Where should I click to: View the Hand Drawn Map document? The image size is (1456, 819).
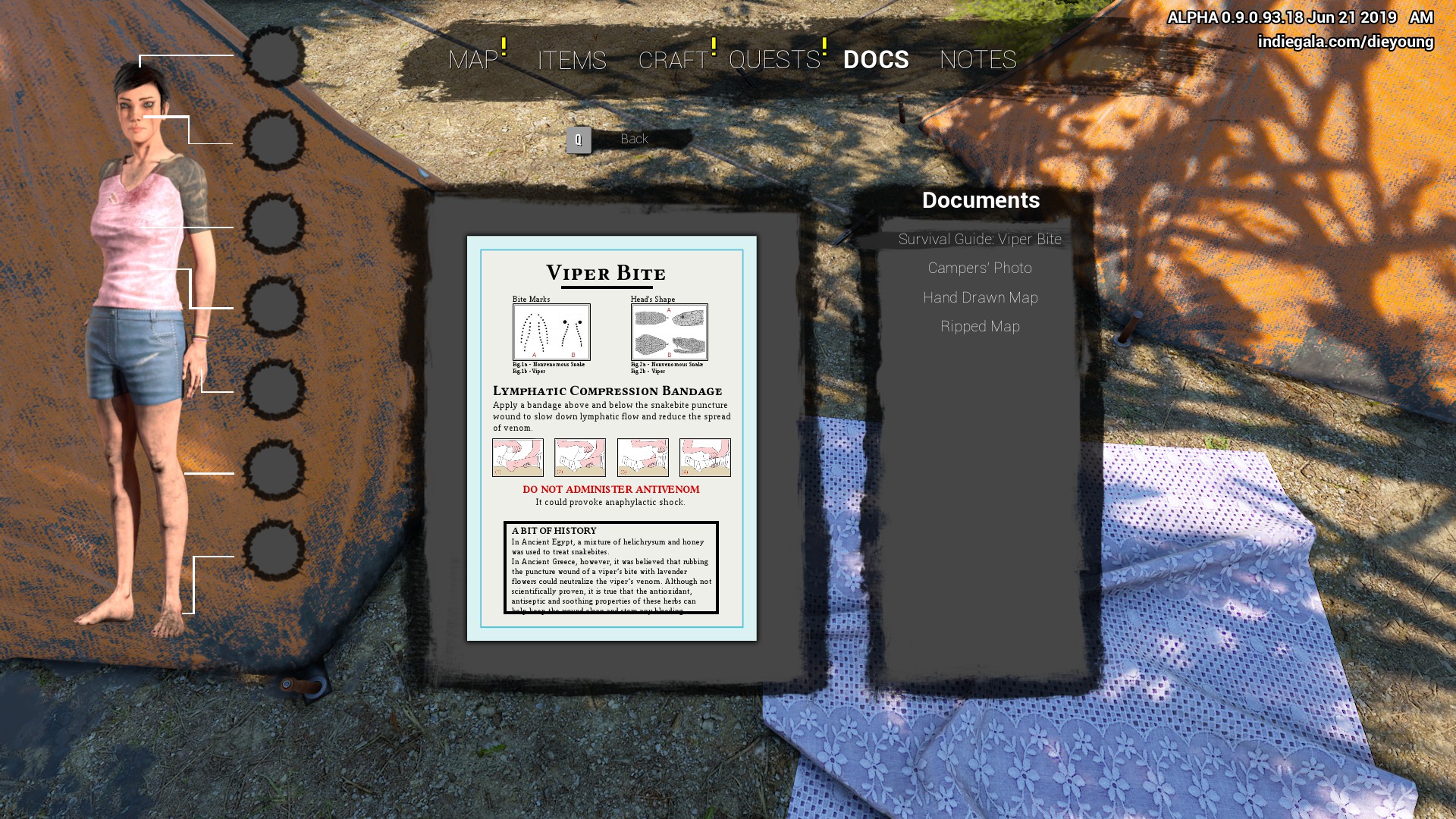pos(980,298)
